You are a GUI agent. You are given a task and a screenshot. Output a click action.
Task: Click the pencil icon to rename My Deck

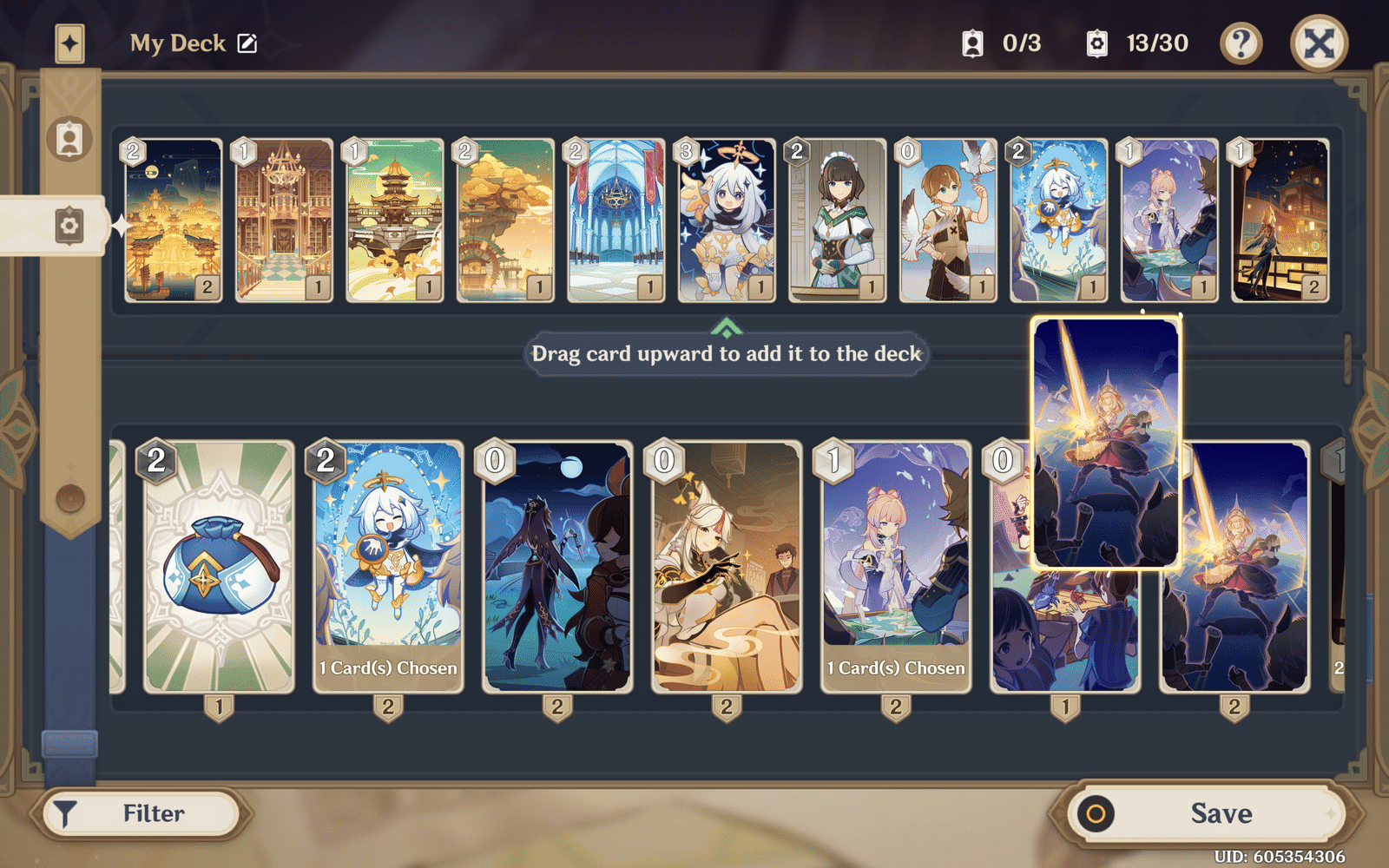248,43
